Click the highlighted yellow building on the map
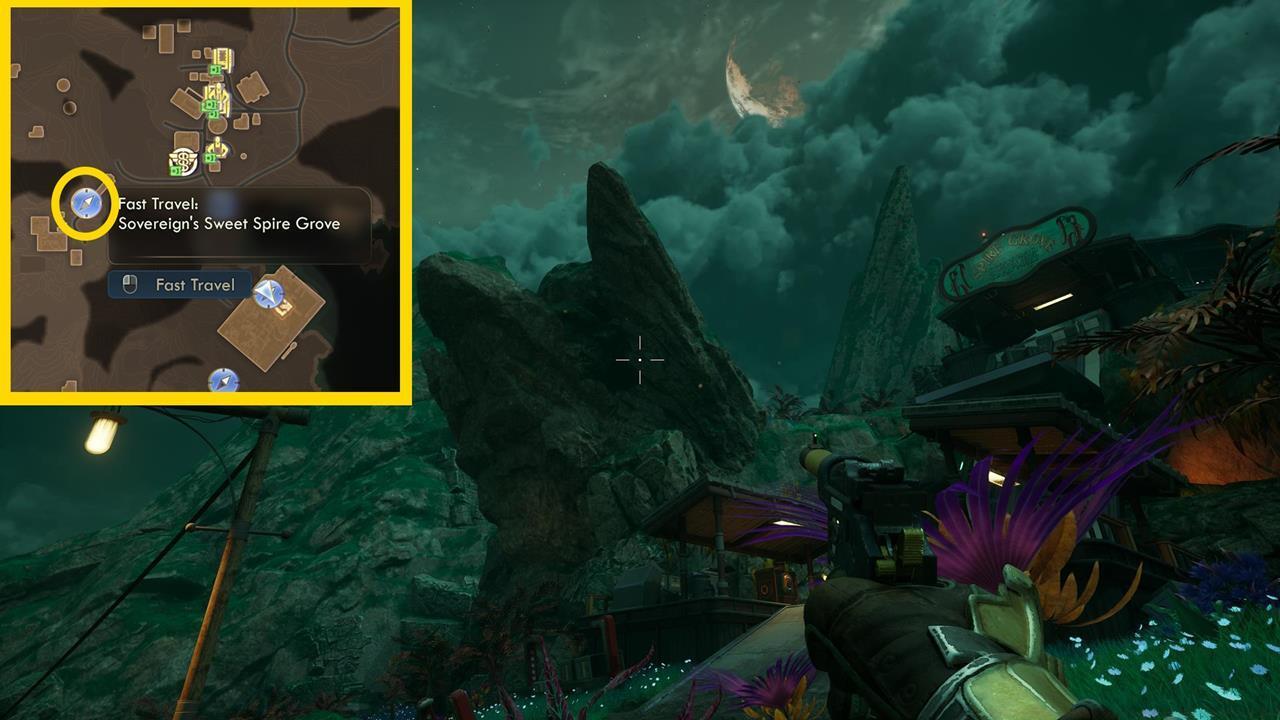1280x720 pixels. coord(222,58)
